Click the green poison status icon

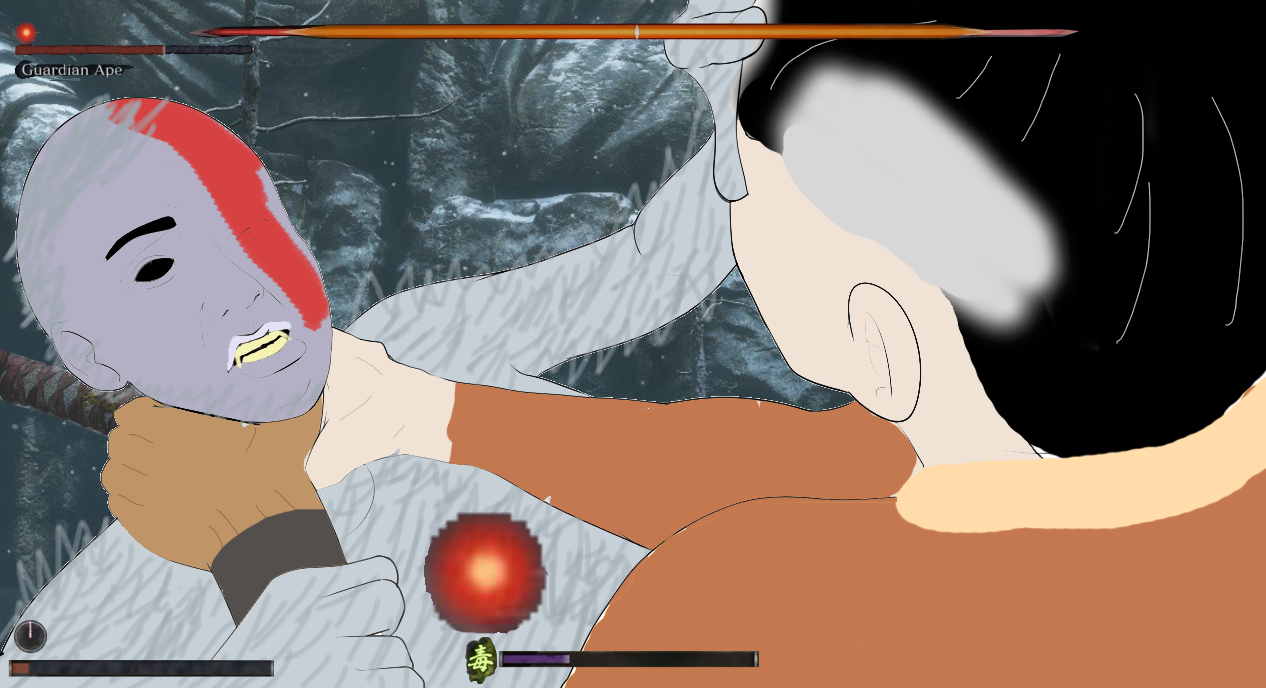(x=482, y=658)
